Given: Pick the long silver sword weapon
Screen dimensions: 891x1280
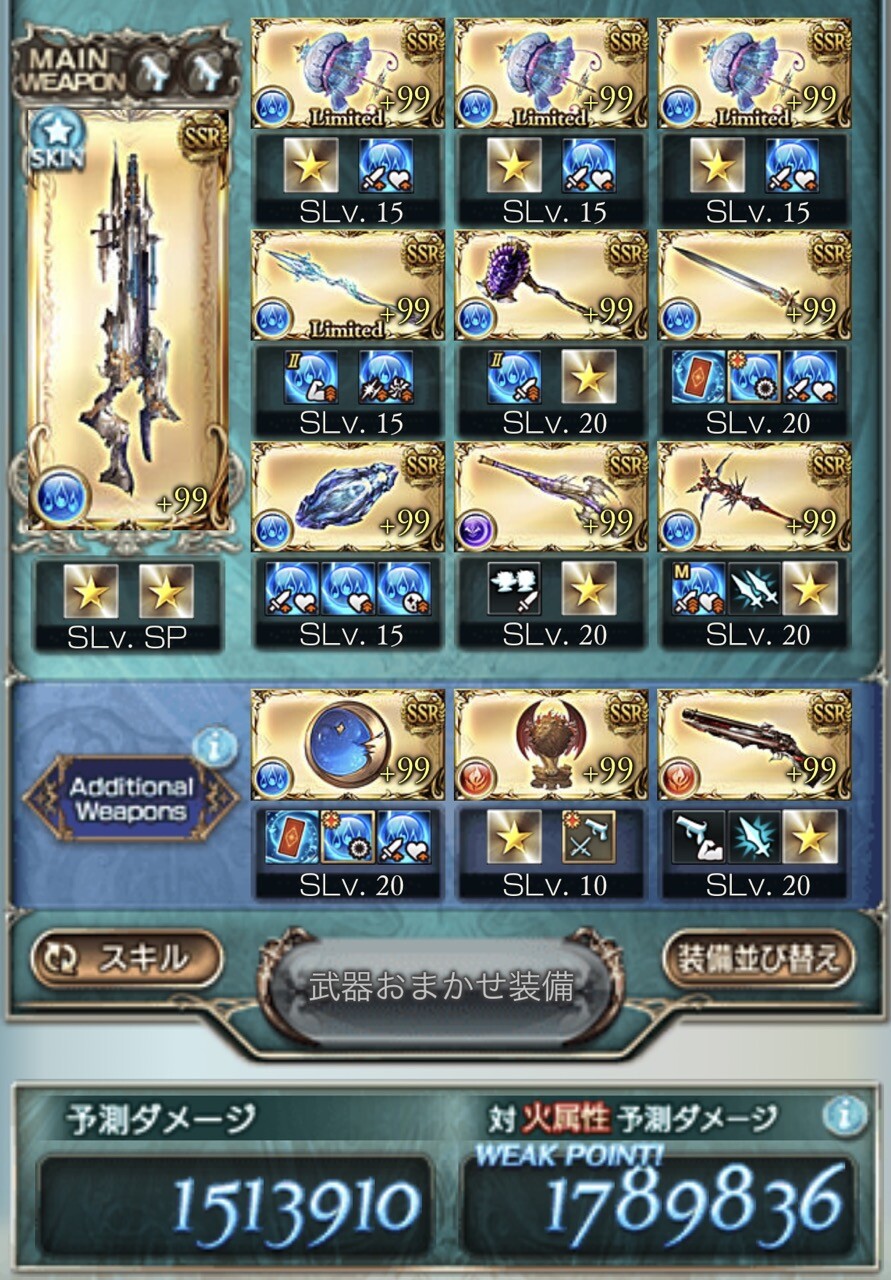Looking at the screenshot, I should 755,287.
